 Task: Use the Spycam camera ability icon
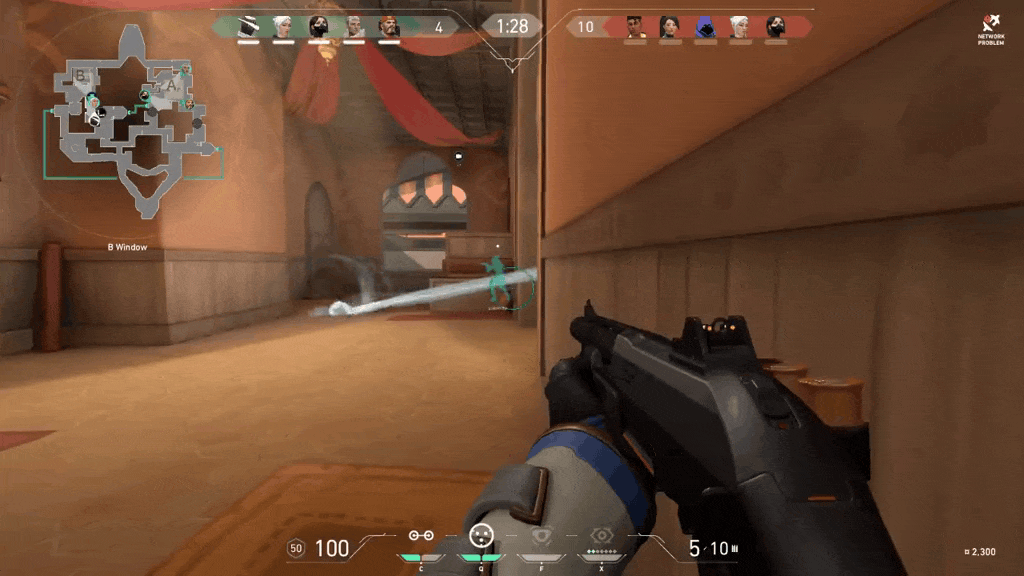point(541,537)
